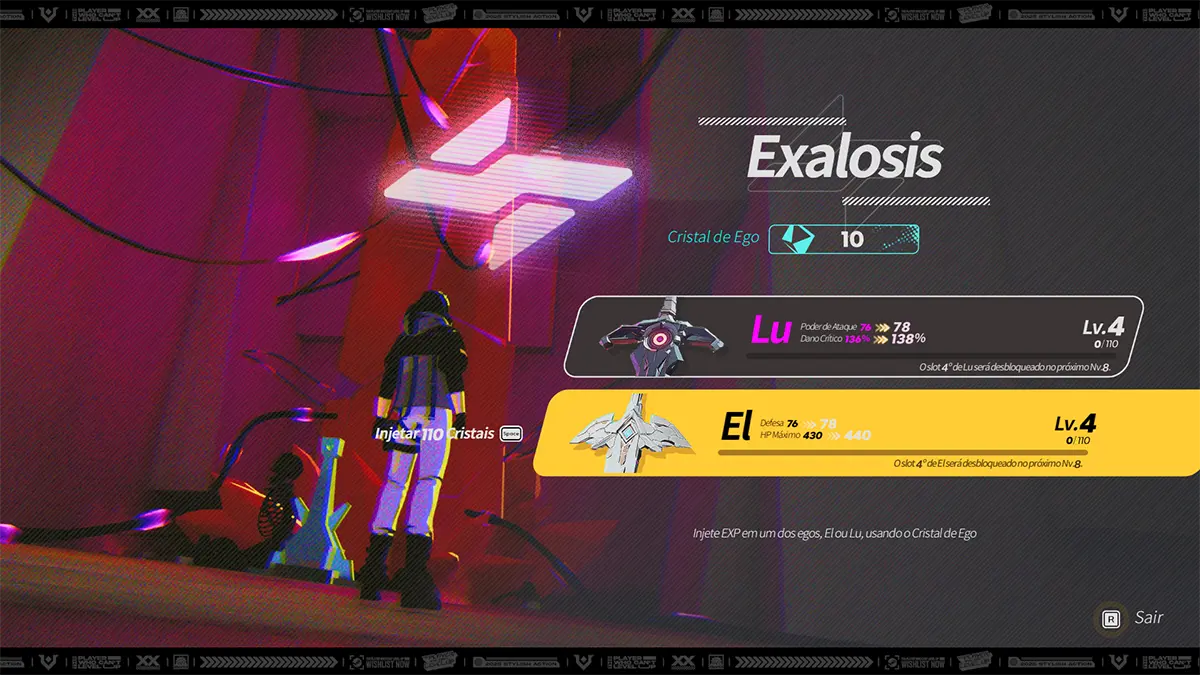Viewport: 1200px width, 675px height.
Task: Exit the Exalosis screen via Sair
Action: [1134, 618]
